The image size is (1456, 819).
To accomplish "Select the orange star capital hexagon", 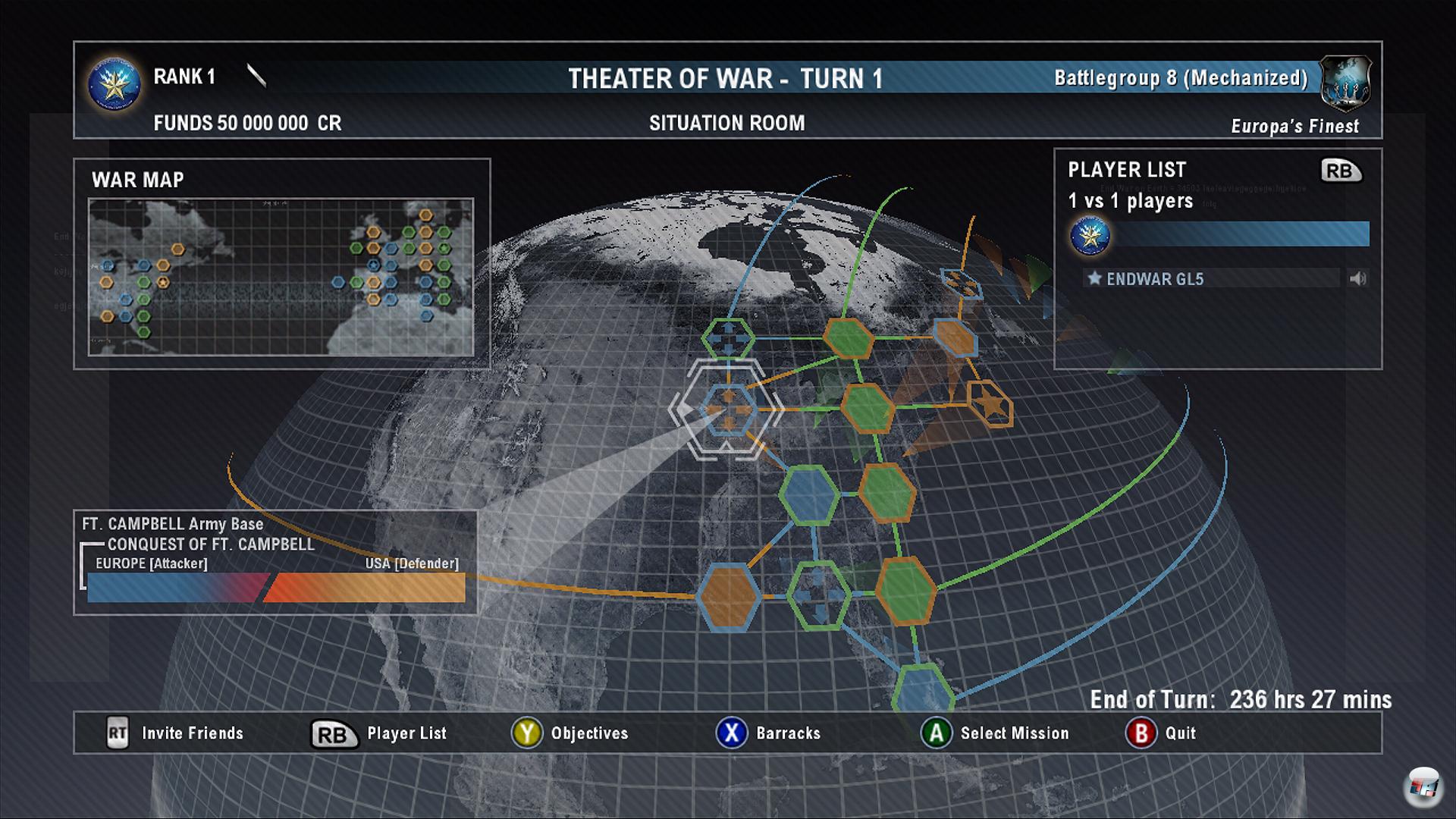I will 990,404.
